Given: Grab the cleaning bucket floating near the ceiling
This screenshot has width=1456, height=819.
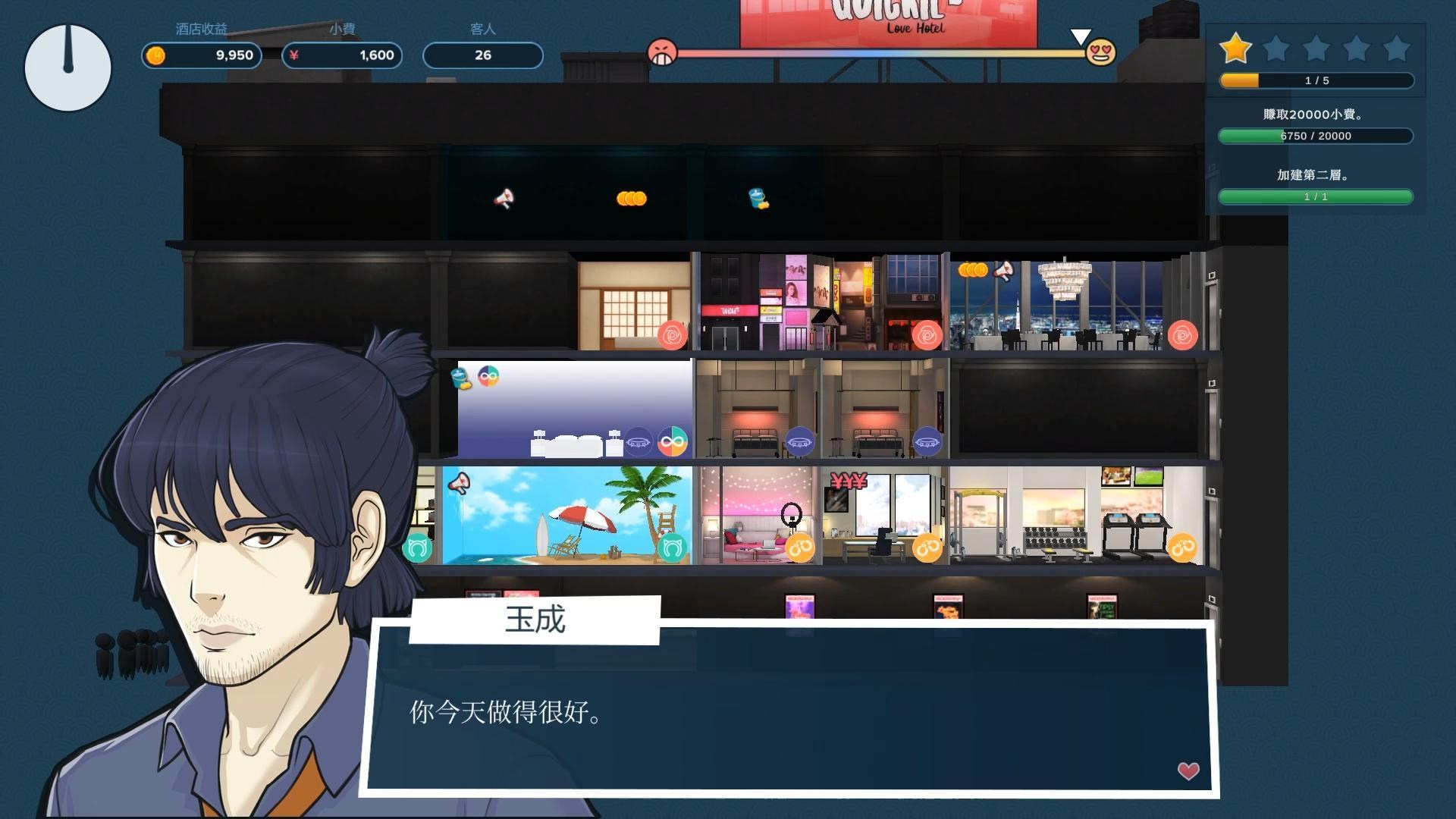Looking at the screenshot, I should click(x=755, y=199).
